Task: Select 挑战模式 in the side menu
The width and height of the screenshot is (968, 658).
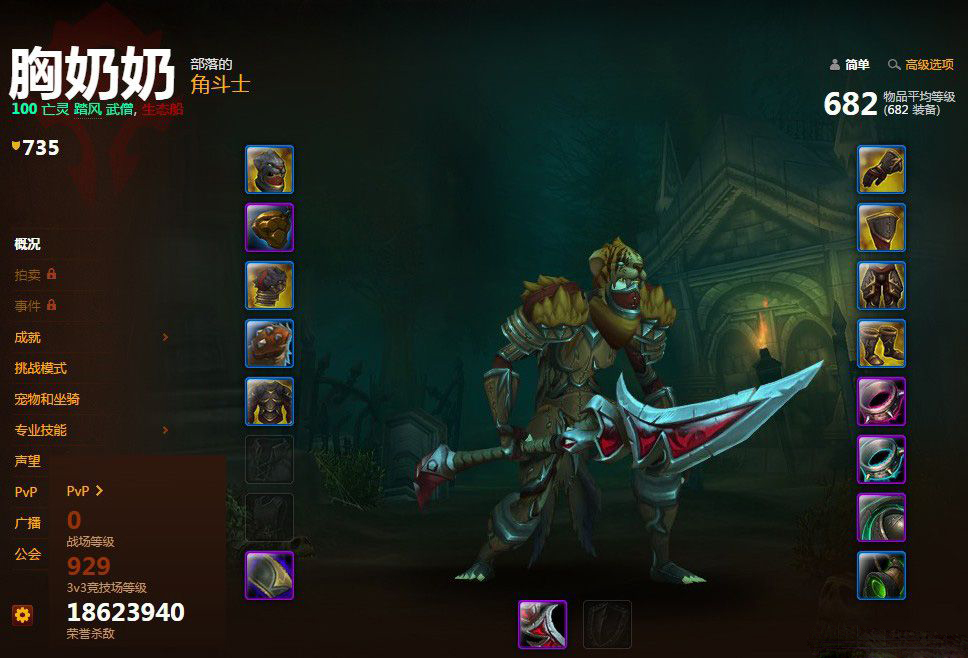Action: click(x=41, y=369)
